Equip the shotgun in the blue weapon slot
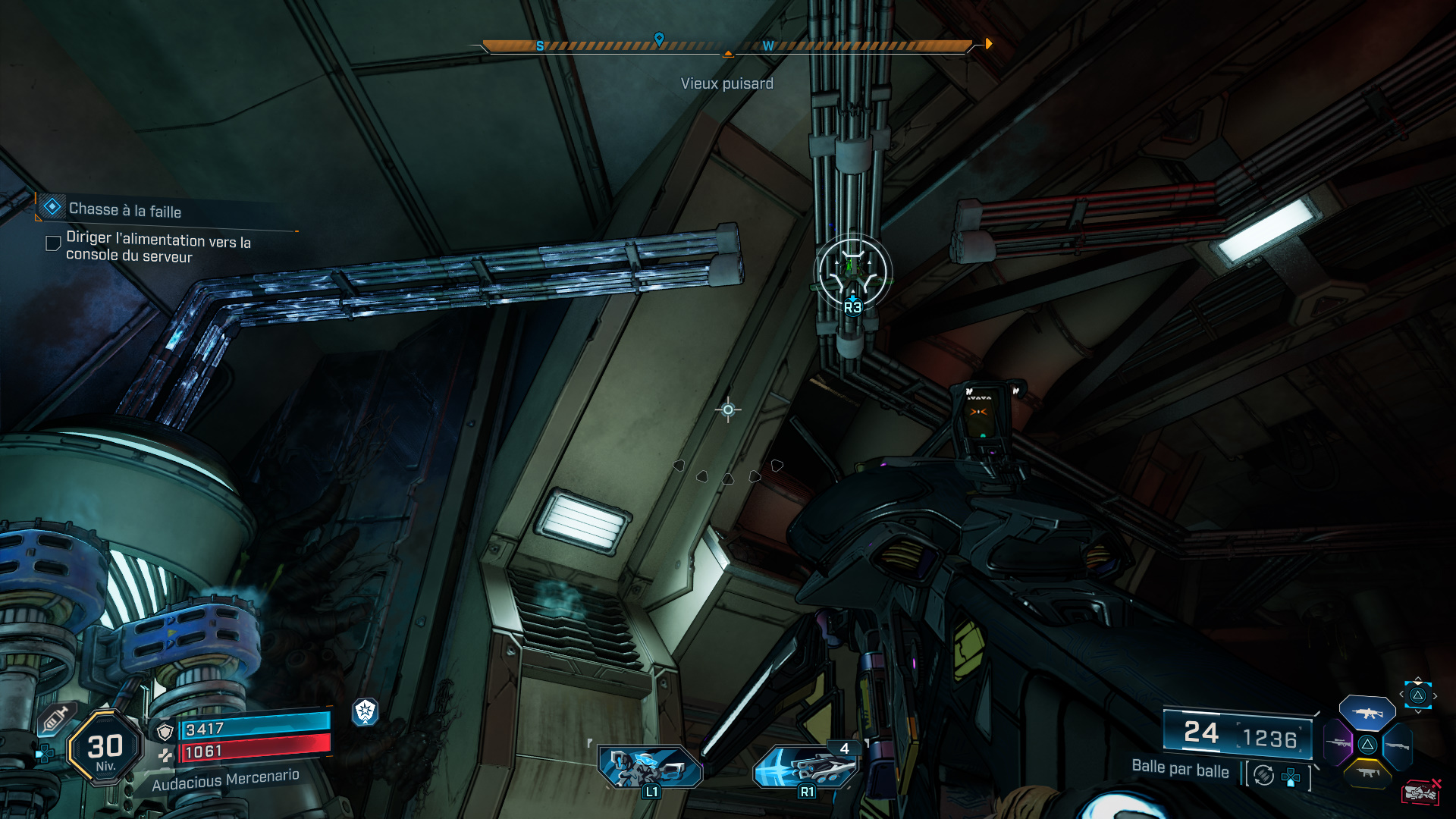The height and width of the screenshot is (819, 1456). point(1398,747)
